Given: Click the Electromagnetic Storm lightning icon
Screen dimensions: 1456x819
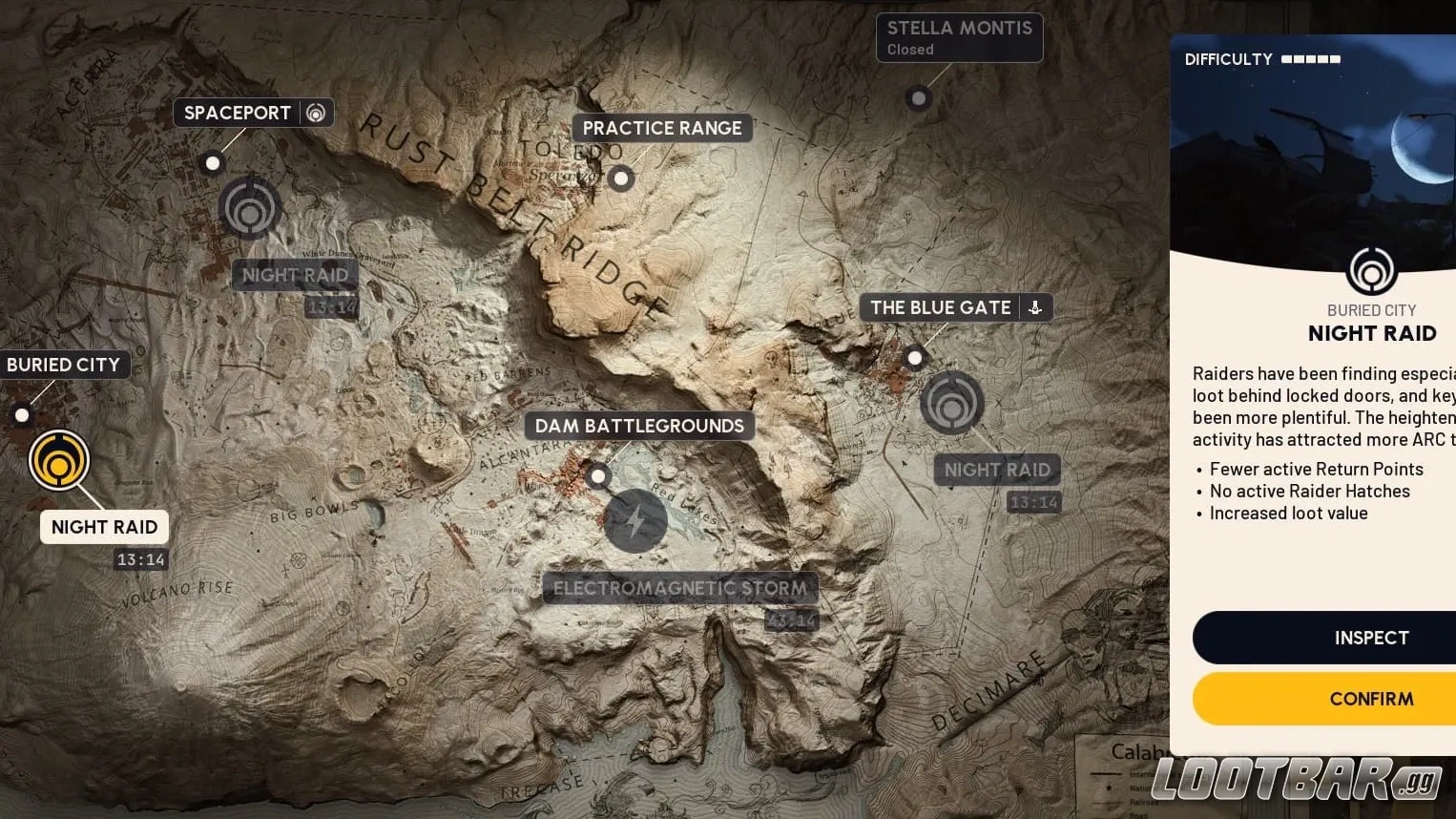Looking at the screenshot, I should coord(635,521).
